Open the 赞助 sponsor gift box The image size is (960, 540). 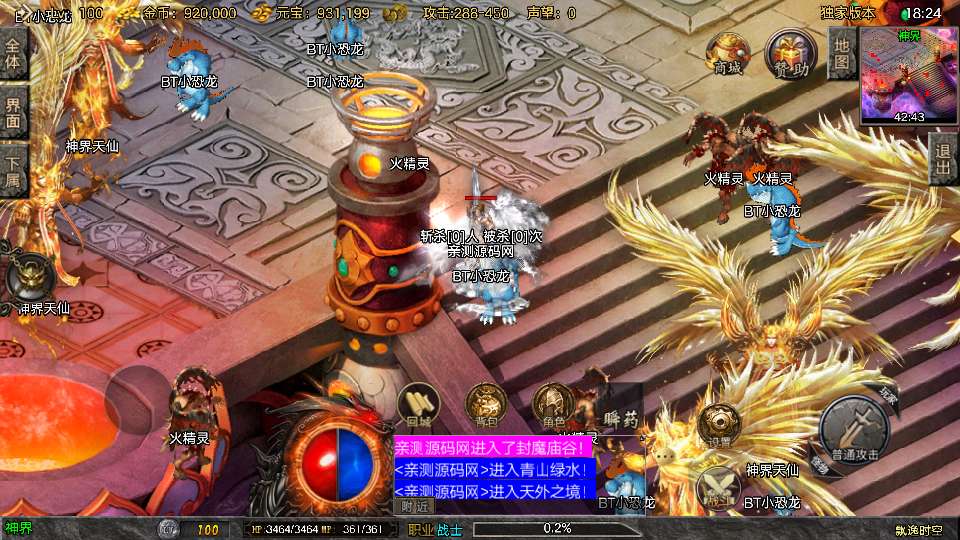(x=786, y=53)
